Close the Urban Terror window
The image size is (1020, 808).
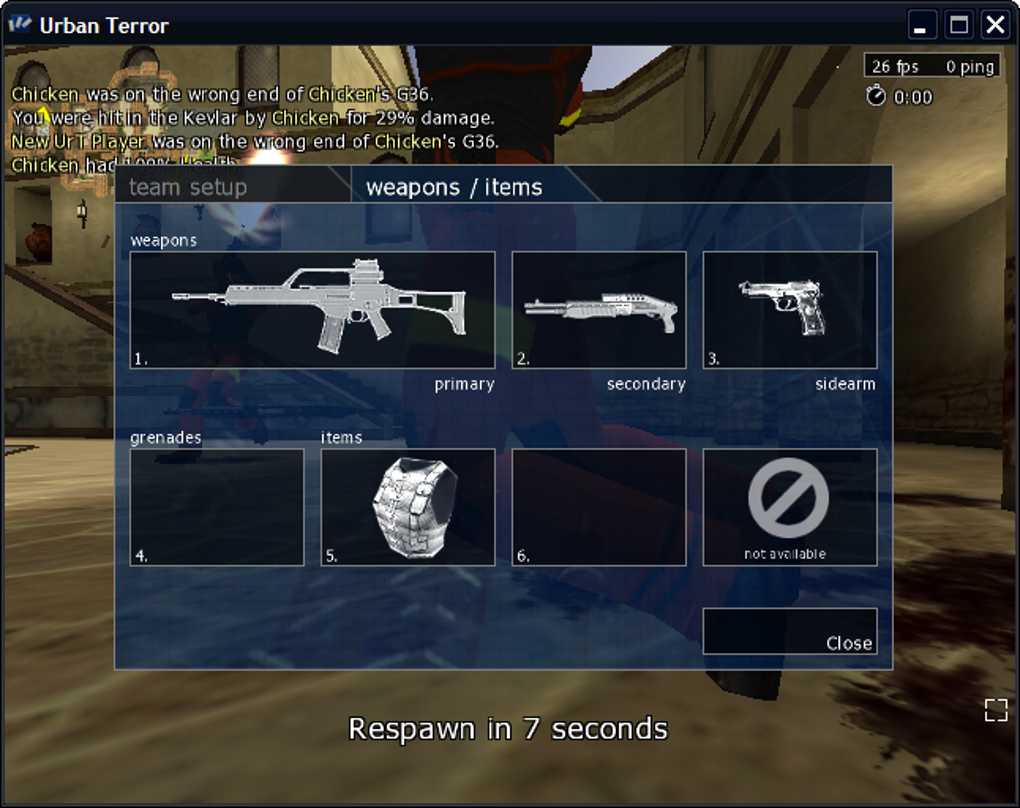(x=994, y=25)
